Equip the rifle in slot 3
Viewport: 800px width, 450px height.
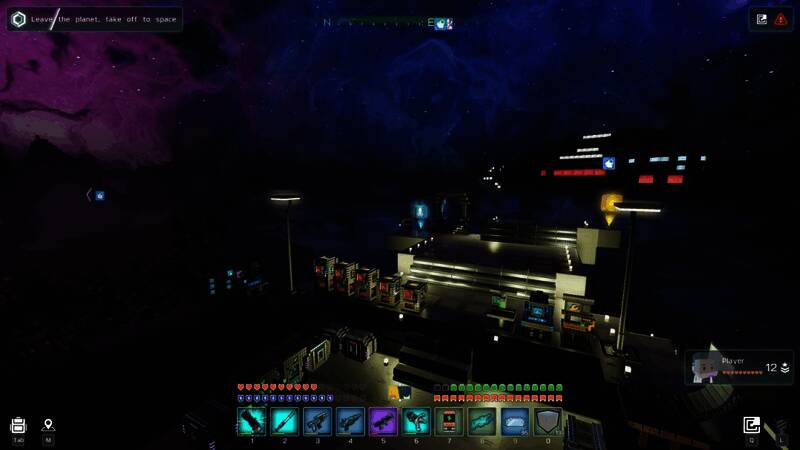tap(317, 421)
